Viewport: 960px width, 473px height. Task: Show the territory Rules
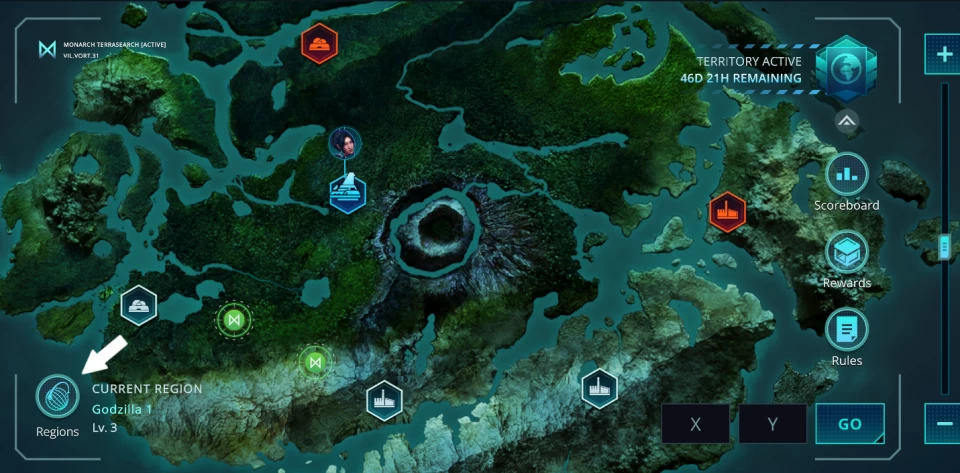tap(847, 330)
